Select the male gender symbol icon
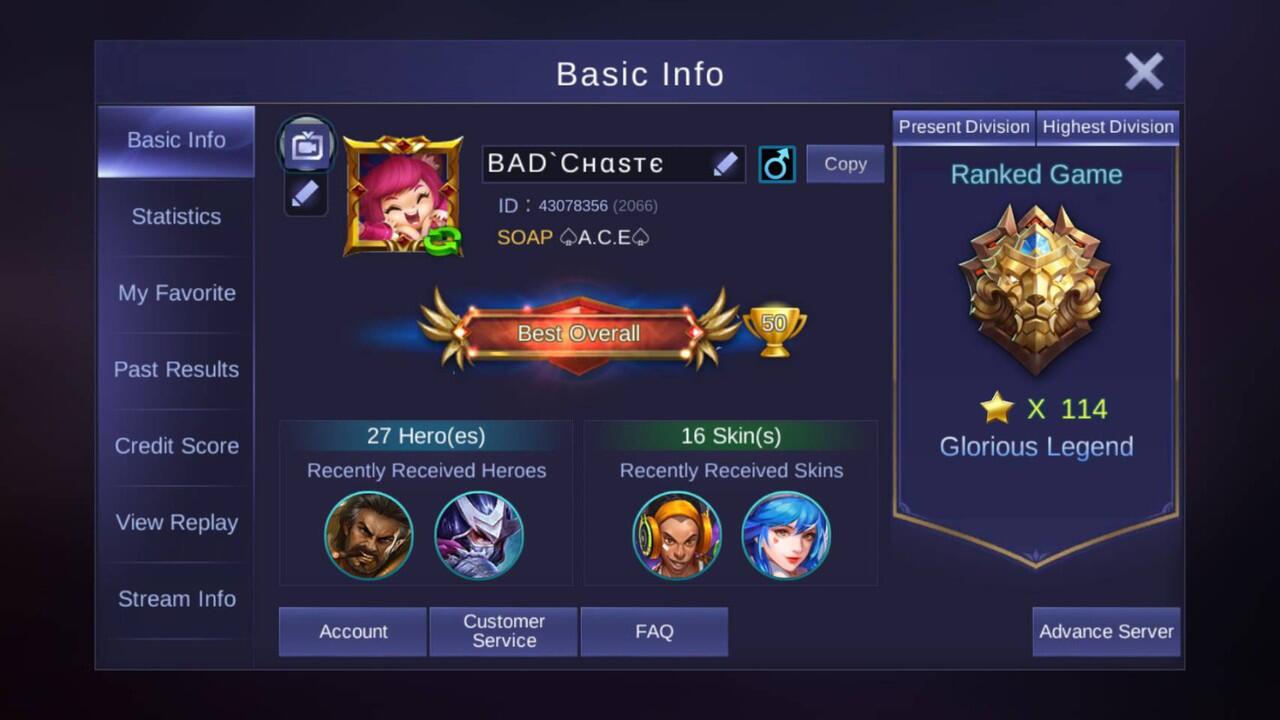This screenshot has height=720, width=1280. click(777, 163)
